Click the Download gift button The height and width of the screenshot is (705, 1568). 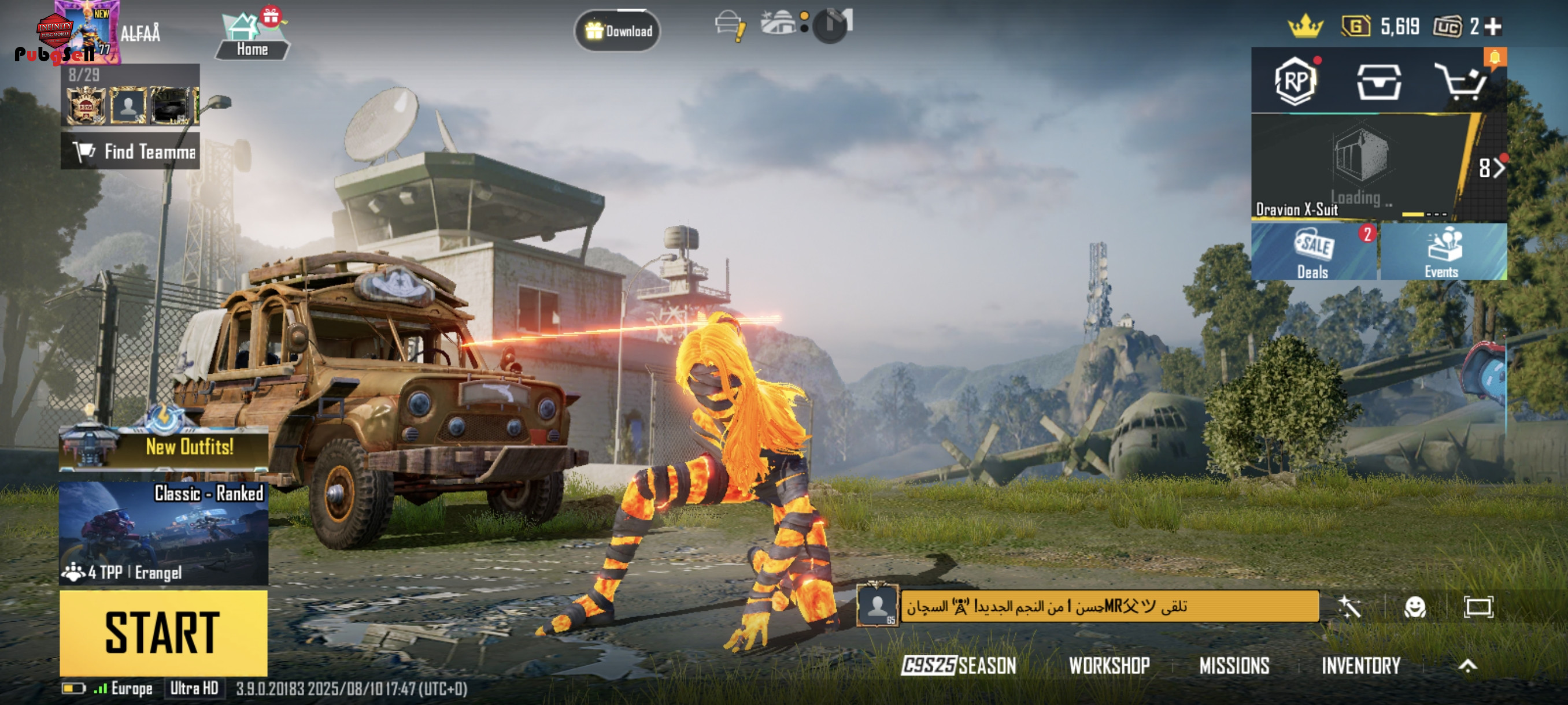coord(618,31)
